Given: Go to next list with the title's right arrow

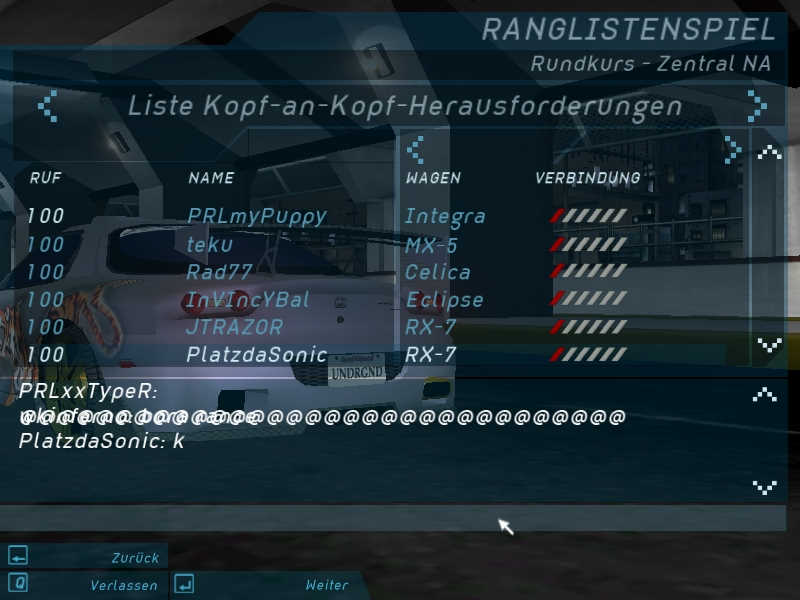Looking at the screenshot, I should pyautogui.click(x=758, y=106).
